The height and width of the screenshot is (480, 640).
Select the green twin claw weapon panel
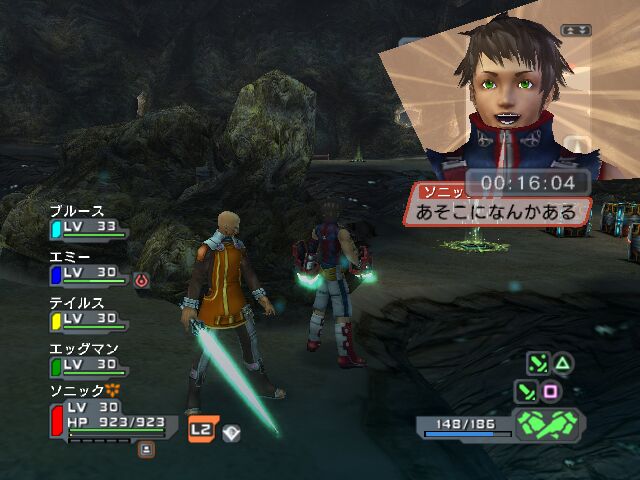click(547, 424)
